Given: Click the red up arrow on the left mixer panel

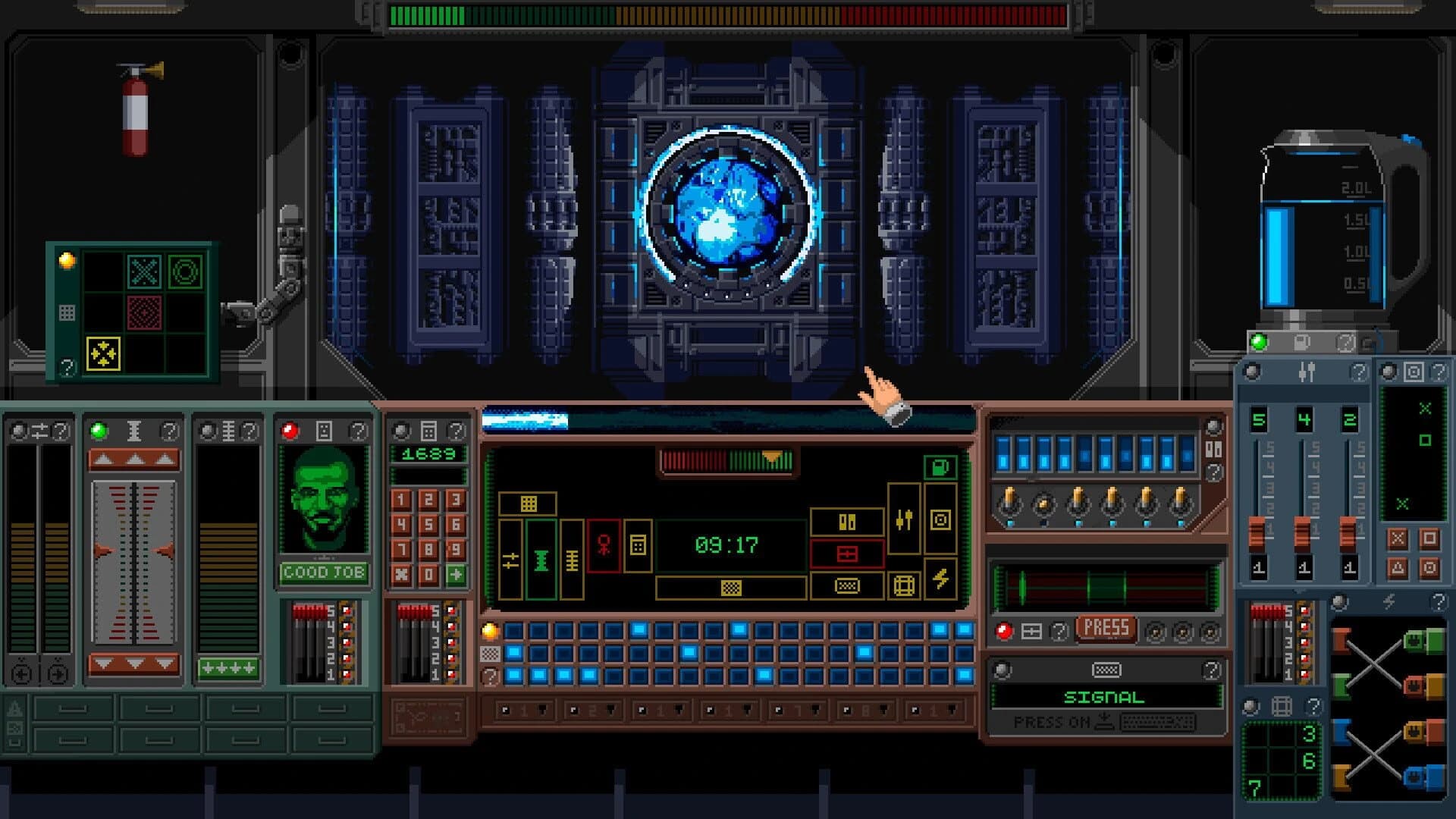Looking at the screenshot, I should click(x=134, y=460).
